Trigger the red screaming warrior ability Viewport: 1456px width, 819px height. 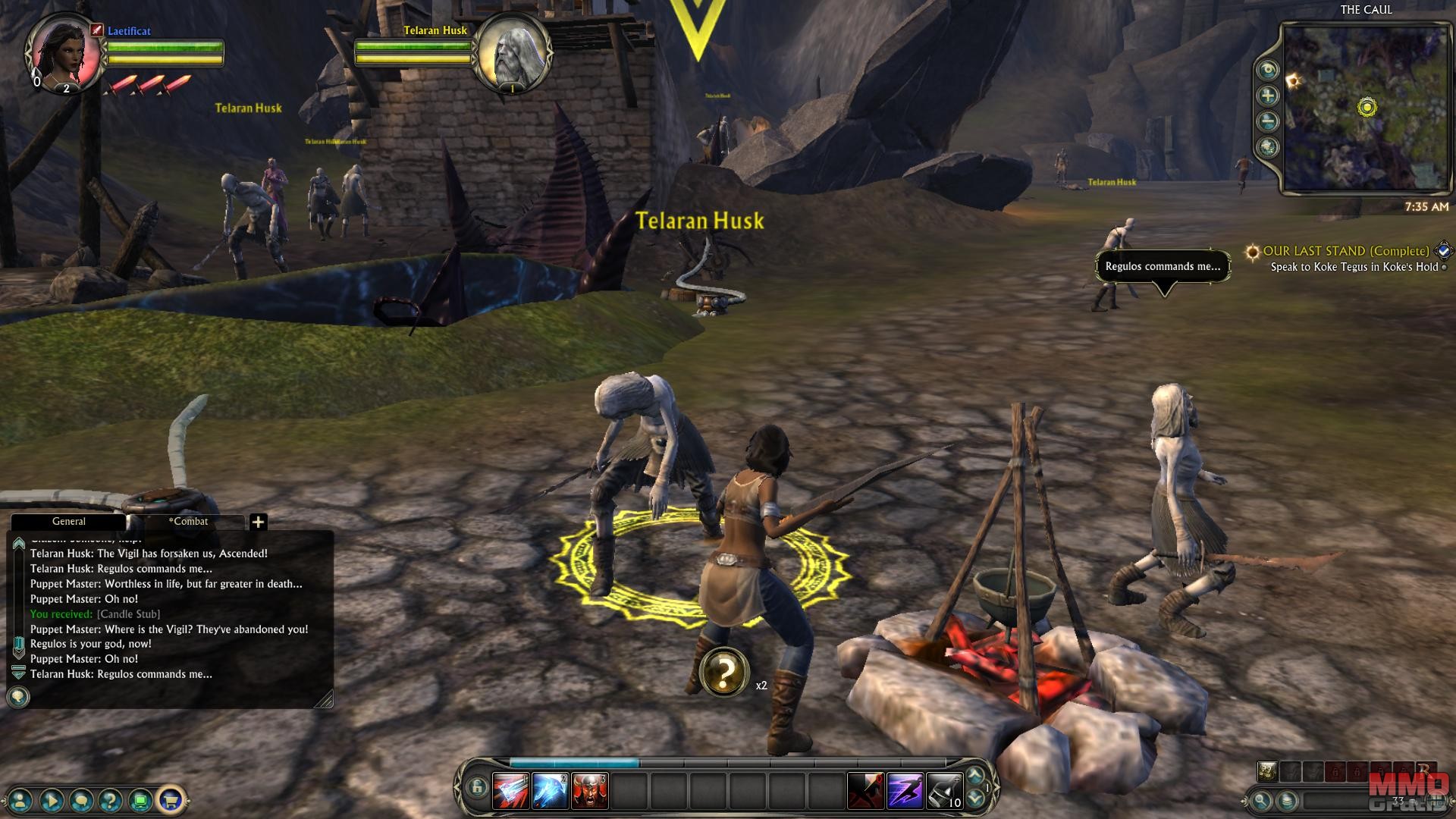click(x=589, y=790)
